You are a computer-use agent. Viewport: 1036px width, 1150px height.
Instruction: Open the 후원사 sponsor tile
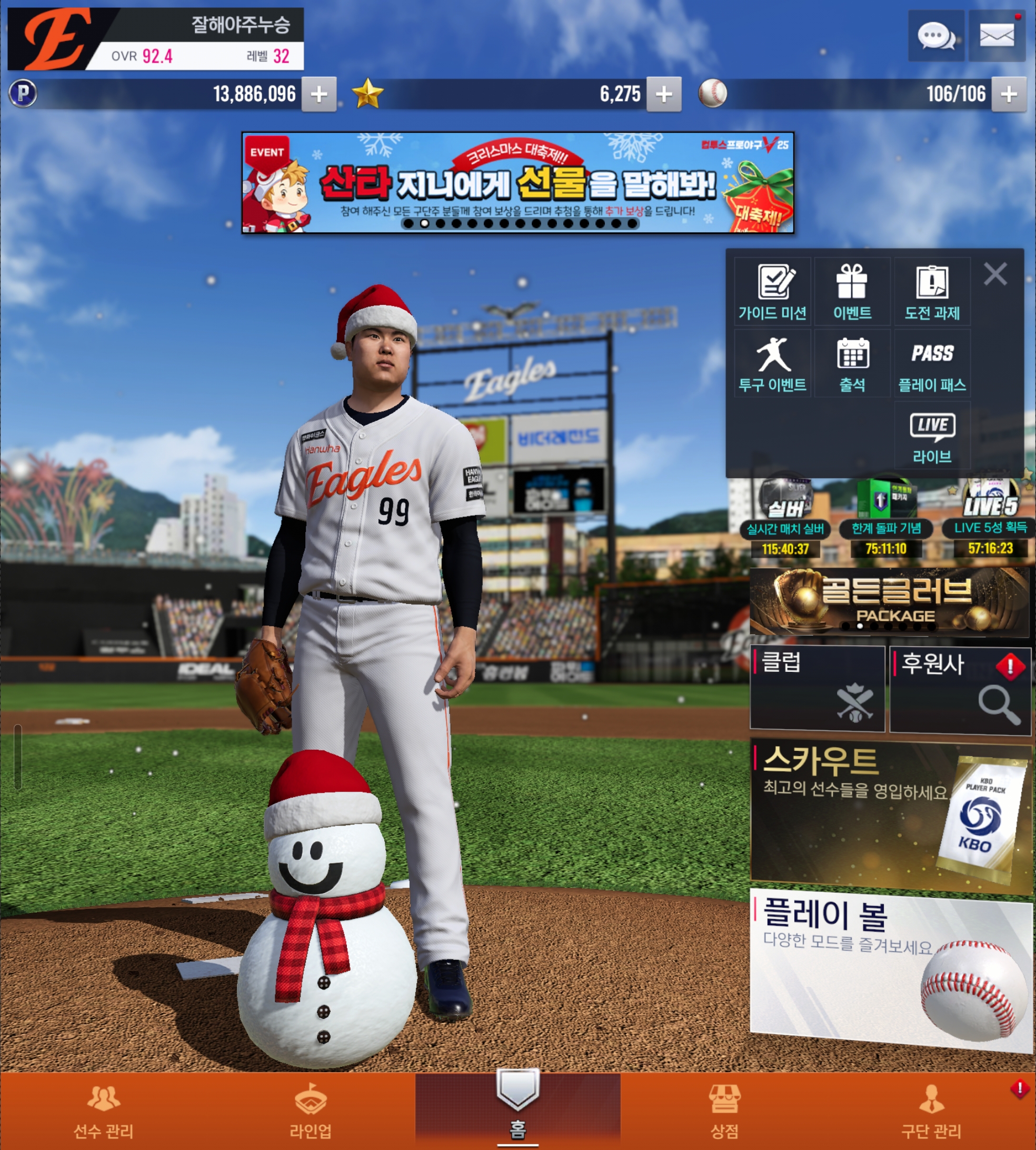tap(960, 689)
